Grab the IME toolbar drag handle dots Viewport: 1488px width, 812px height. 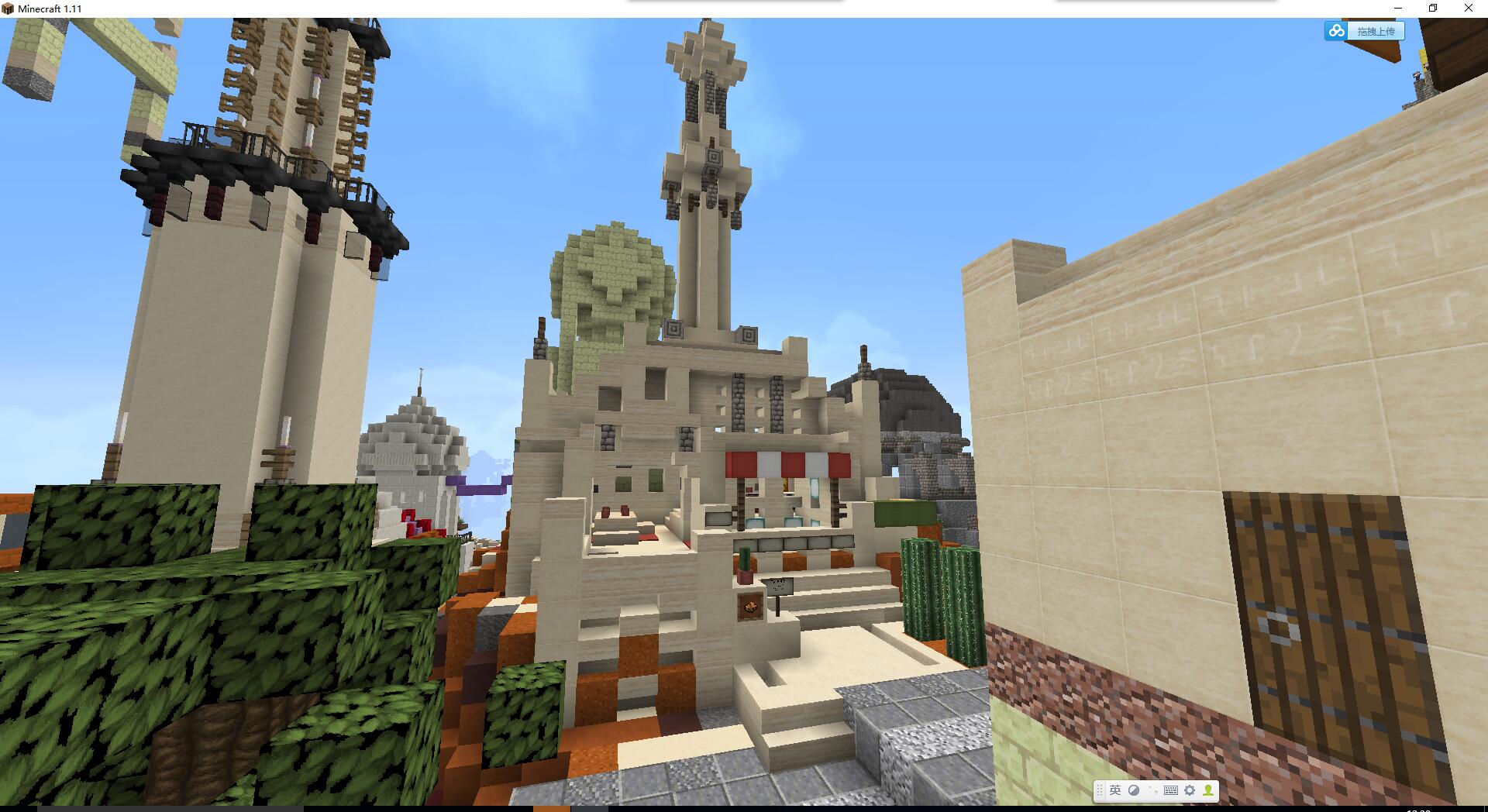pyautogui.click(x=1100, y=791)
